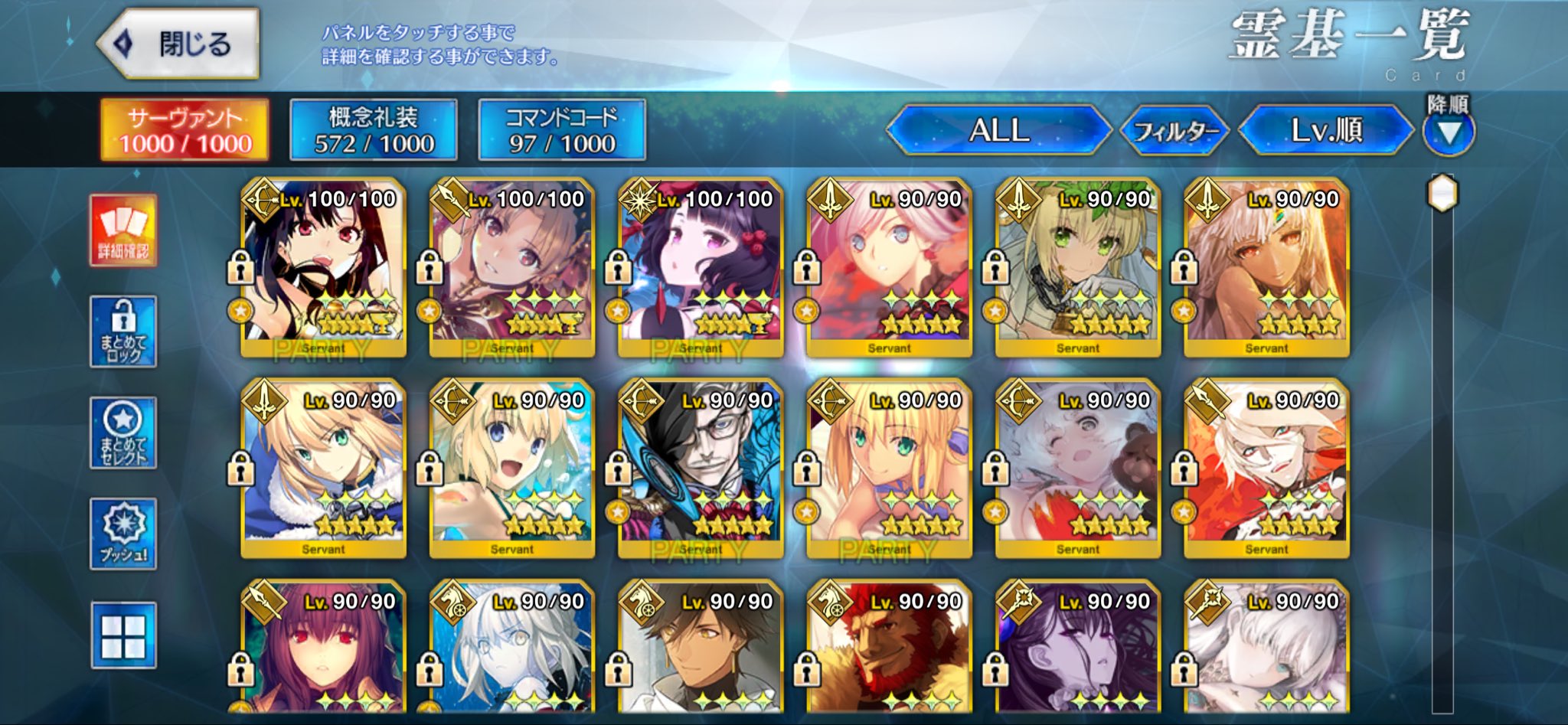Select the white-bridal green-eyed Saber card

click(1077, 266)
